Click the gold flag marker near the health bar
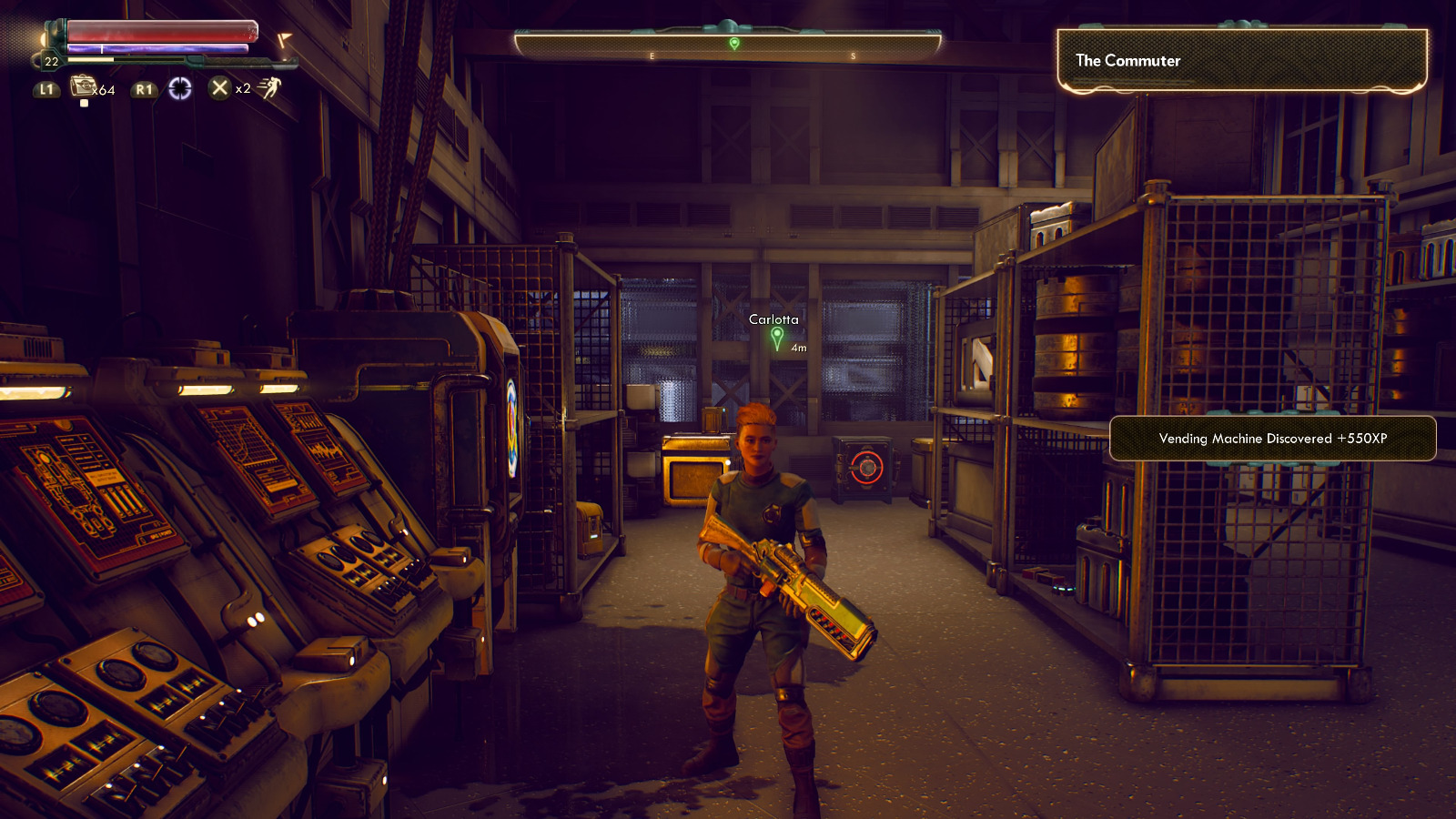 click(284, 39)
